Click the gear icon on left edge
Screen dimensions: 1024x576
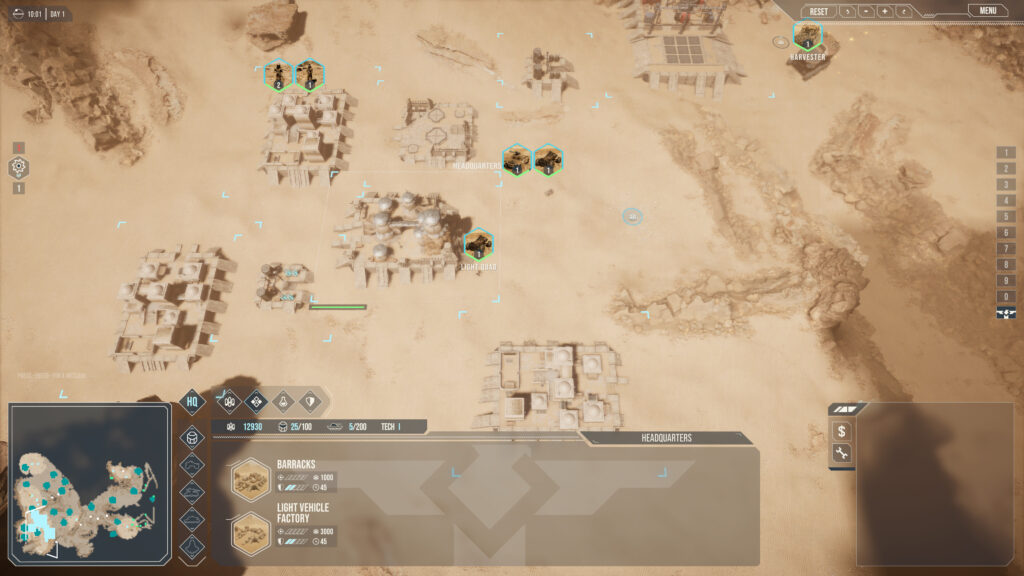pos(18,168)
